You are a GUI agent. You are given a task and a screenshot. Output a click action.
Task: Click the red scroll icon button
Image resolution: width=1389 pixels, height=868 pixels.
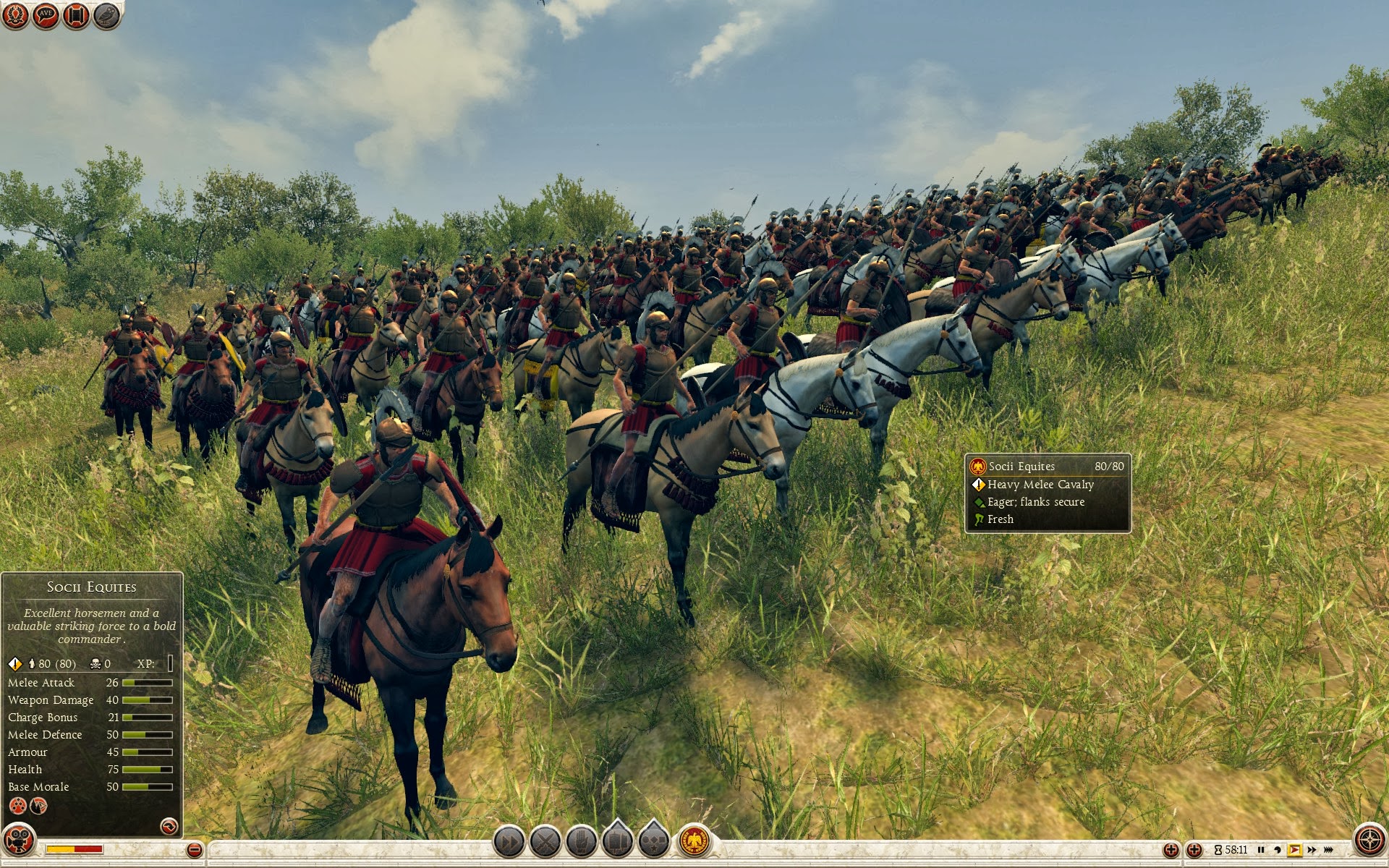tap(76, 15)
